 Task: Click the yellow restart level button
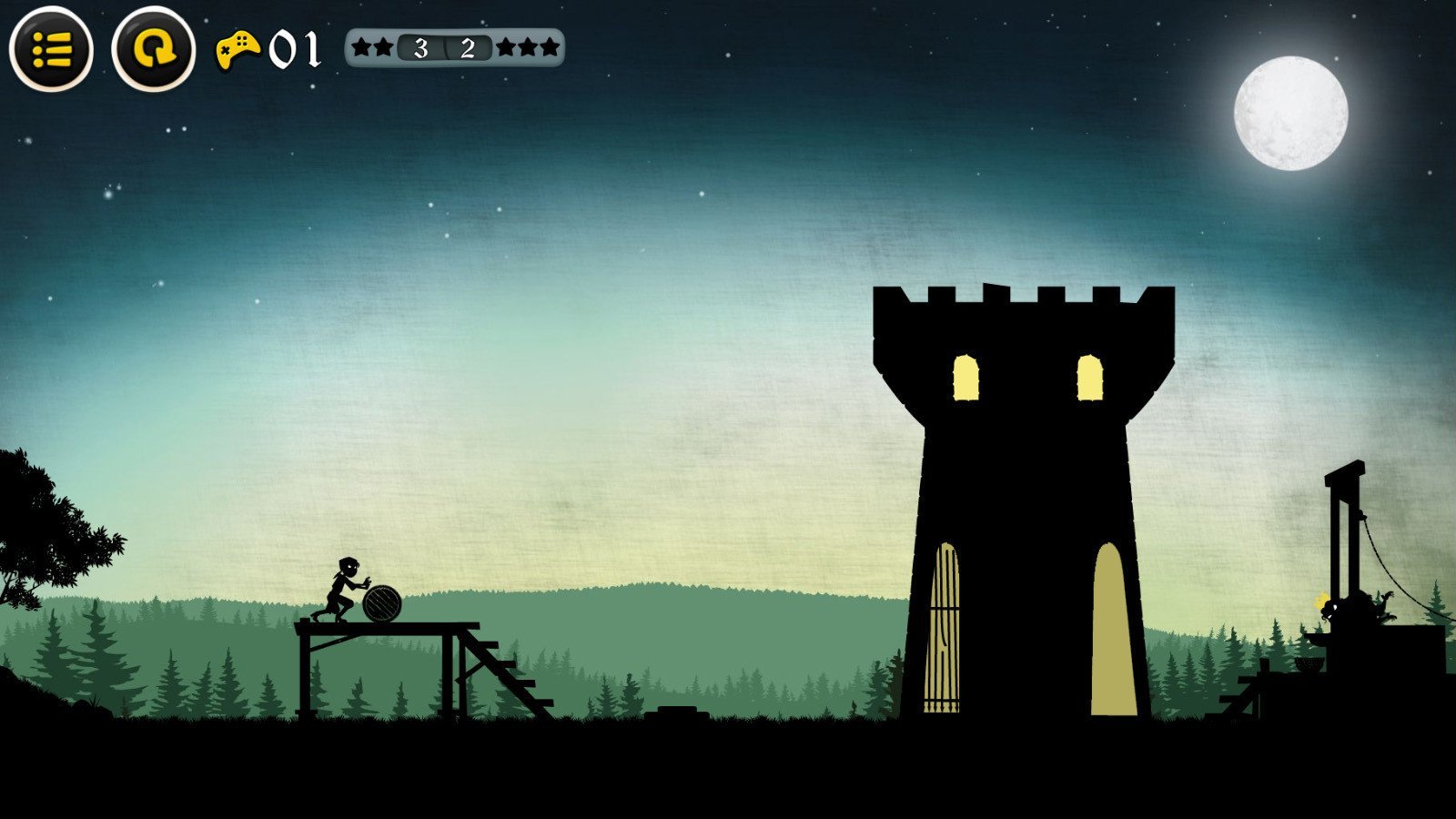coord(153,49)
